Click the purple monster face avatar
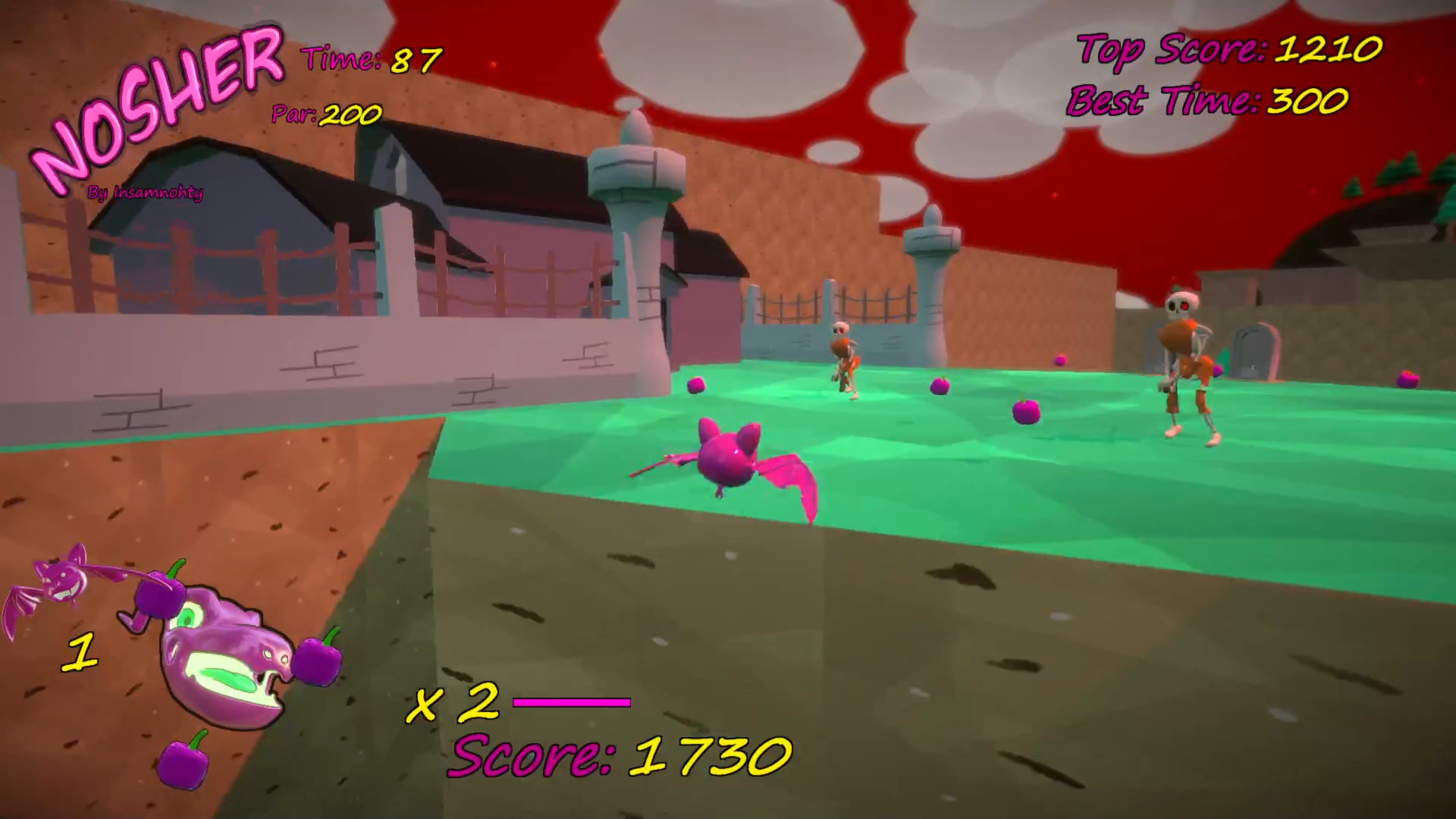 224,660
